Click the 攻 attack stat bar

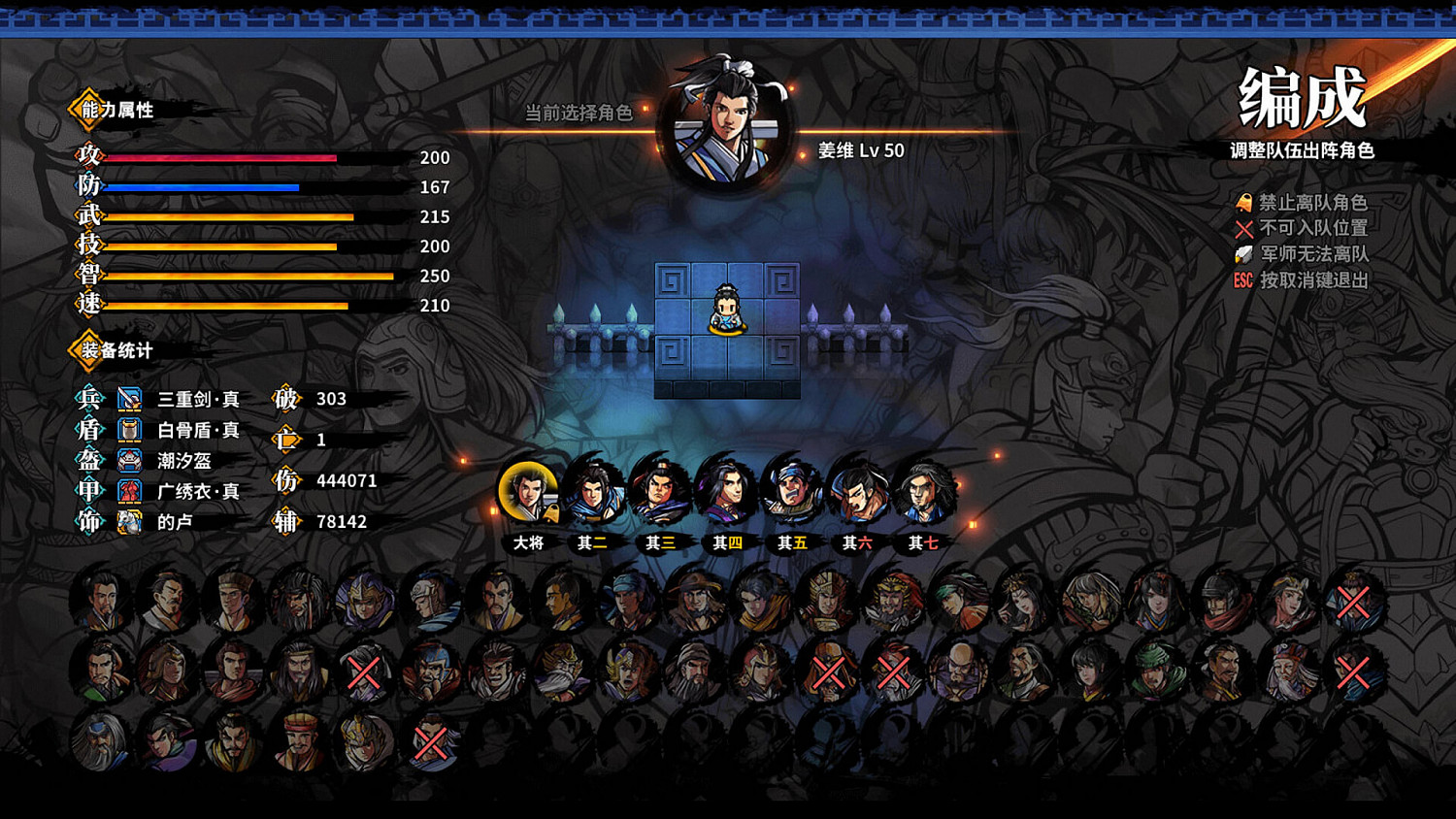[x=223, y=157]
